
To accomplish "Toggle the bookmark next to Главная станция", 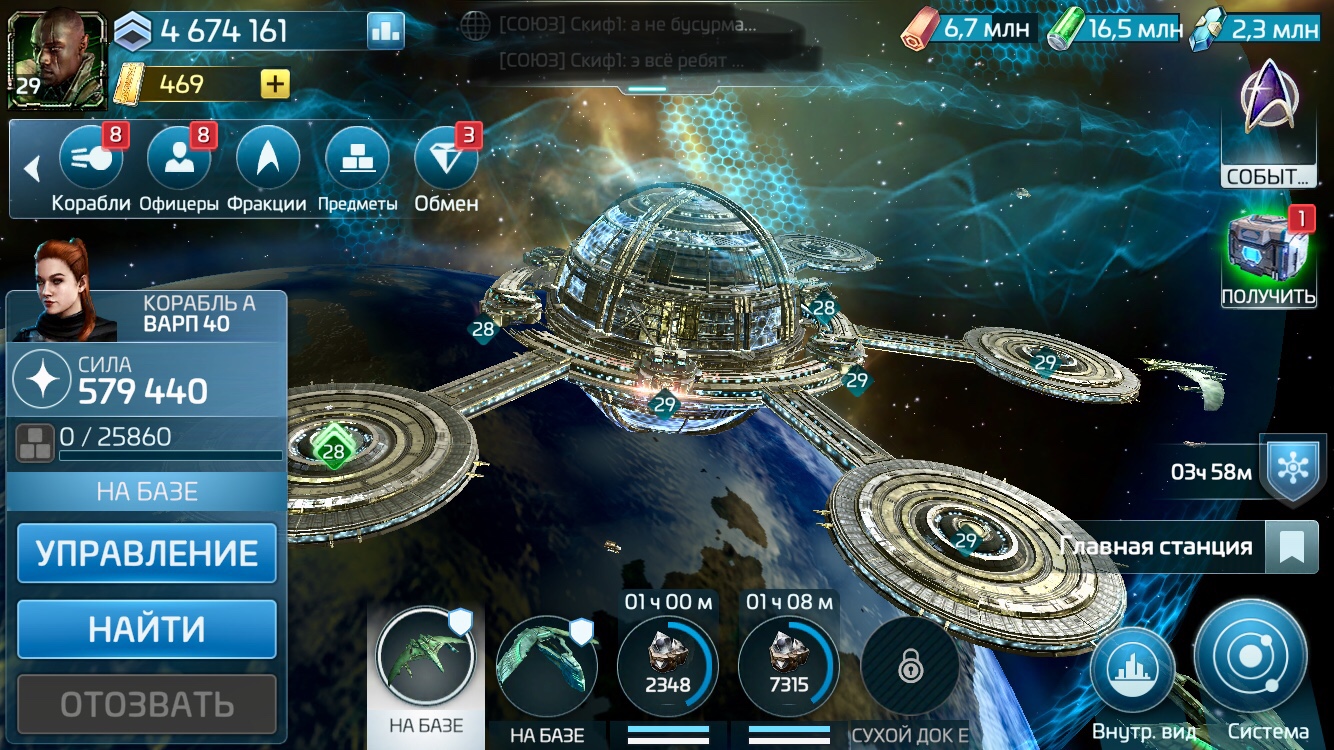I will point(1292,547).
